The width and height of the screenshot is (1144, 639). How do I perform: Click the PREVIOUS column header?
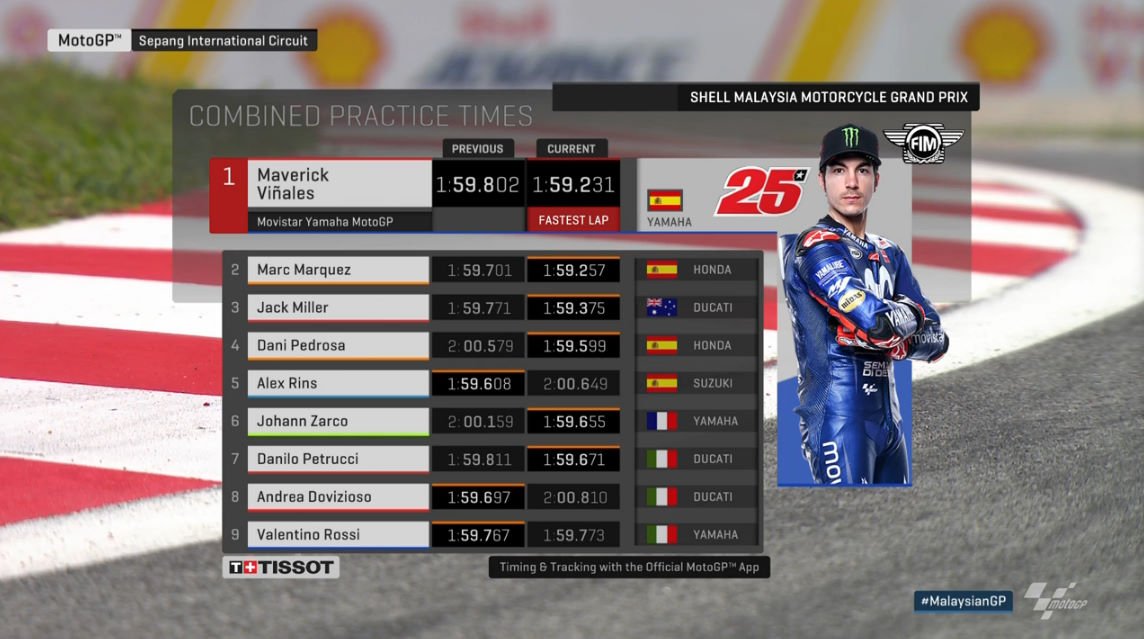click(x=477, y=149)
